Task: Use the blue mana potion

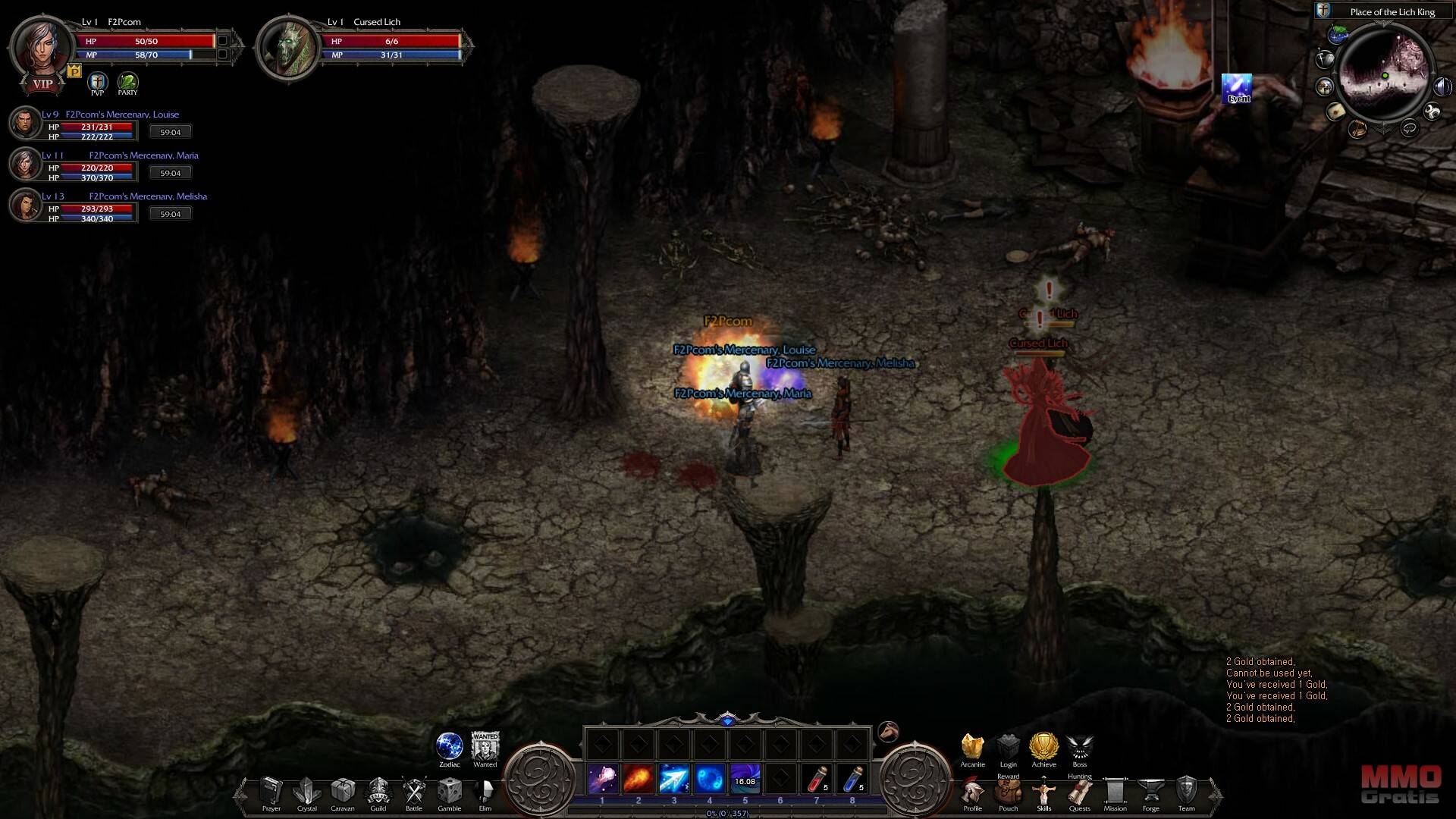Action: 852,780
